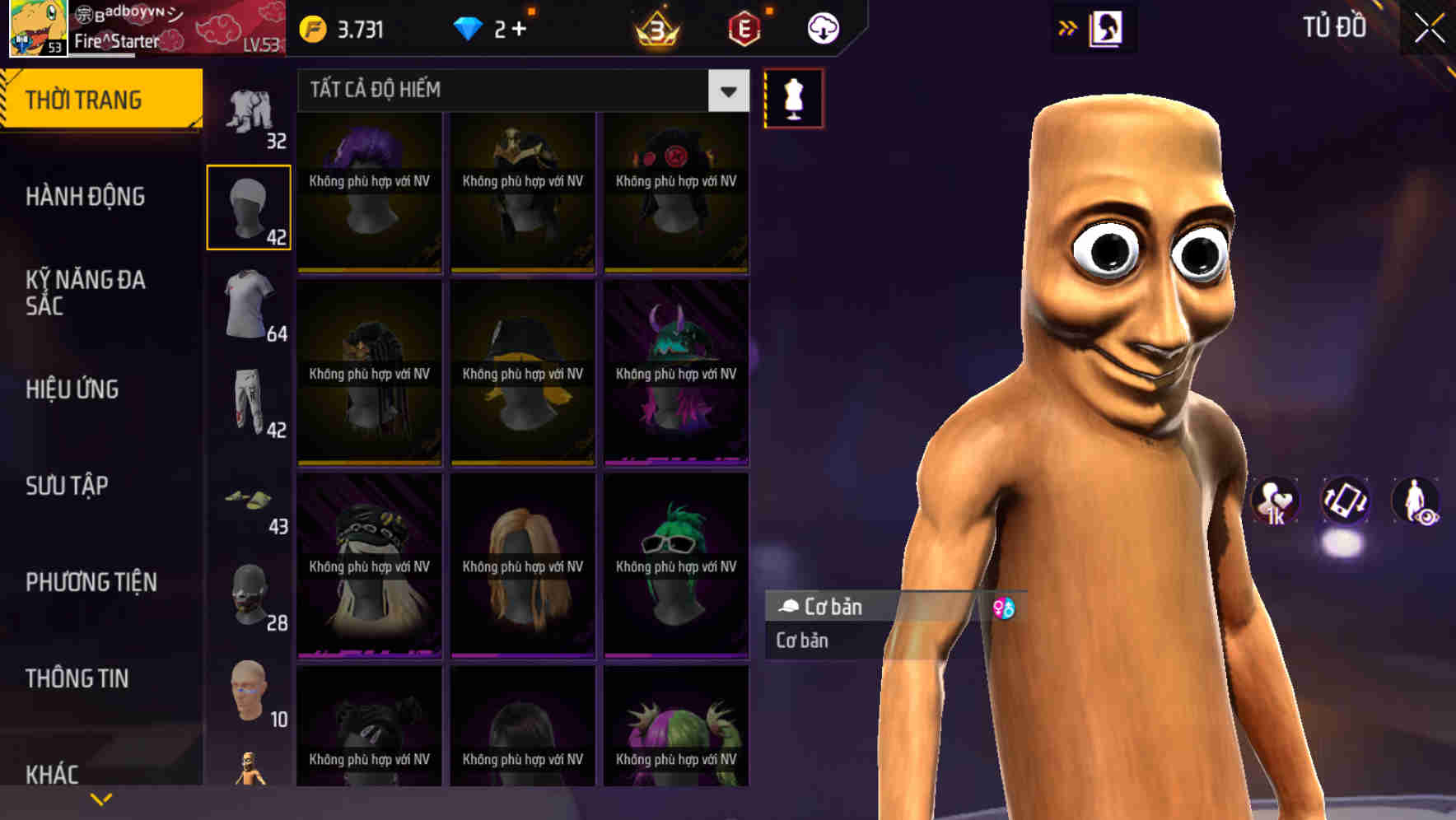Collapse panel with the double chevron arrows
The width and height of the screenshot is (1456, 820).
click(x=1068, y=27)
